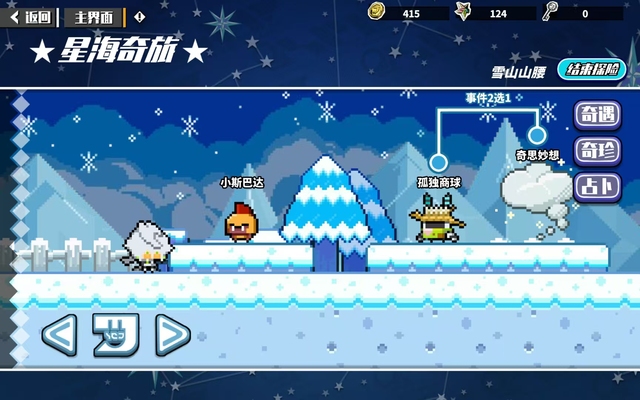Open the 奇珍 panel
The width and height of the screenshot is (640, 400).
pyautogui.click(x=596, y=151)
